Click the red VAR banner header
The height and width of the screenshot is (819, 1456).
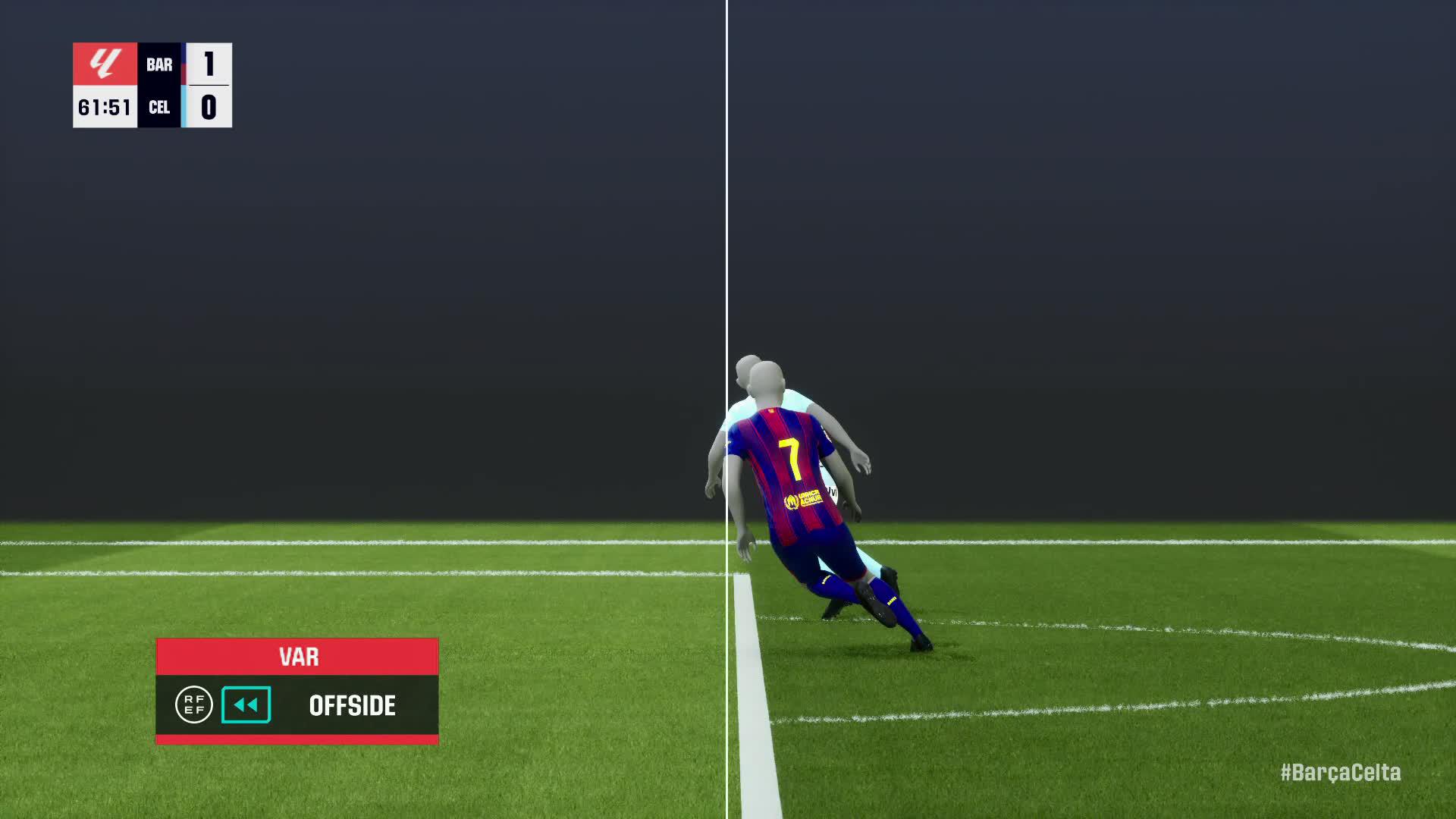[297, 657]
